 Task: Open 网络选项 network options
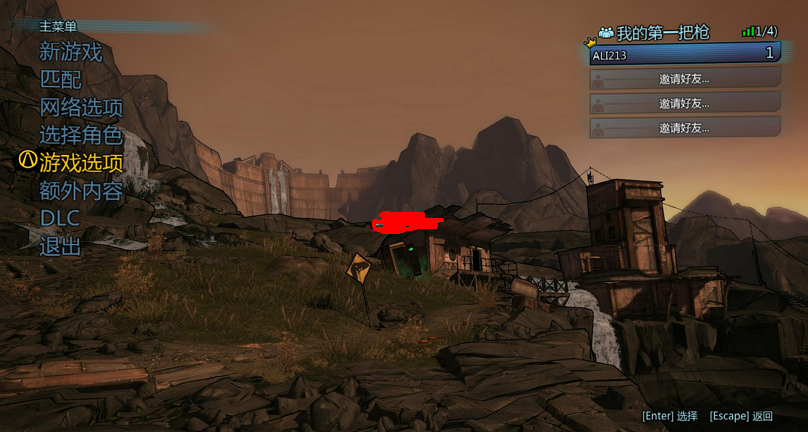81,107
